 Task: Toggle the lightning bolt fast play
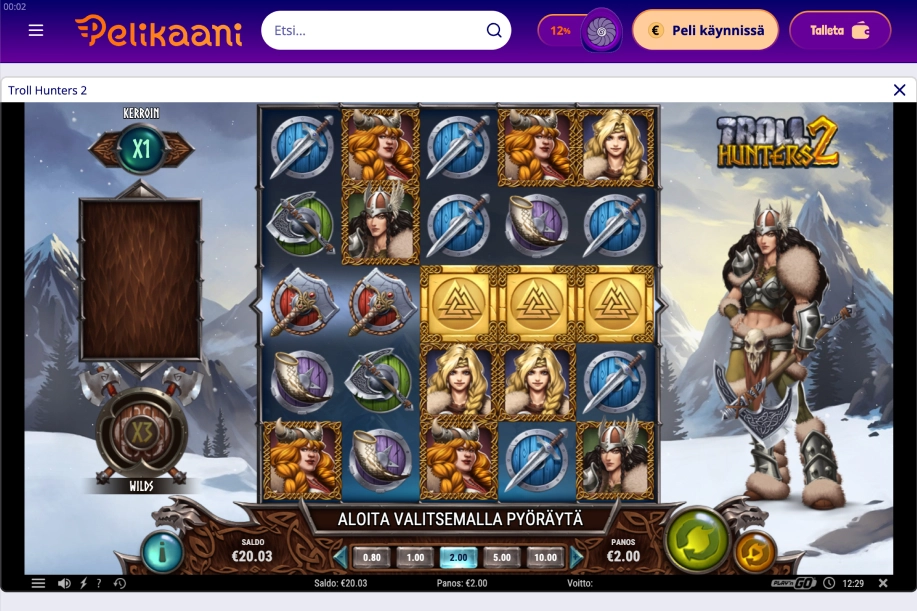pos(83,583)
